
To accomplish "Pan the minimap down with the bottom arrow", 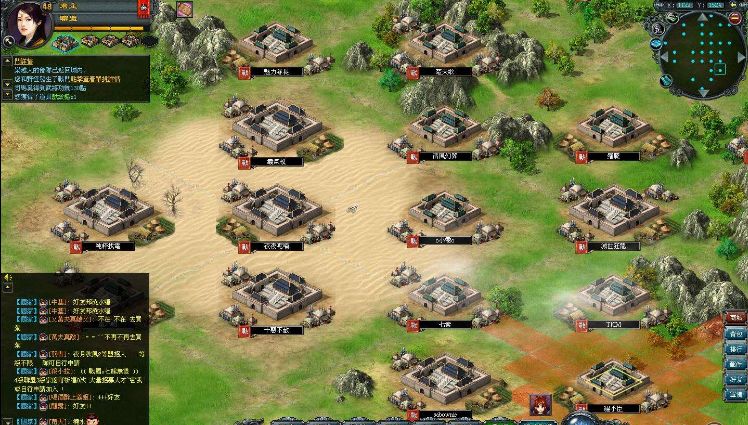I will tap(704, 91).
